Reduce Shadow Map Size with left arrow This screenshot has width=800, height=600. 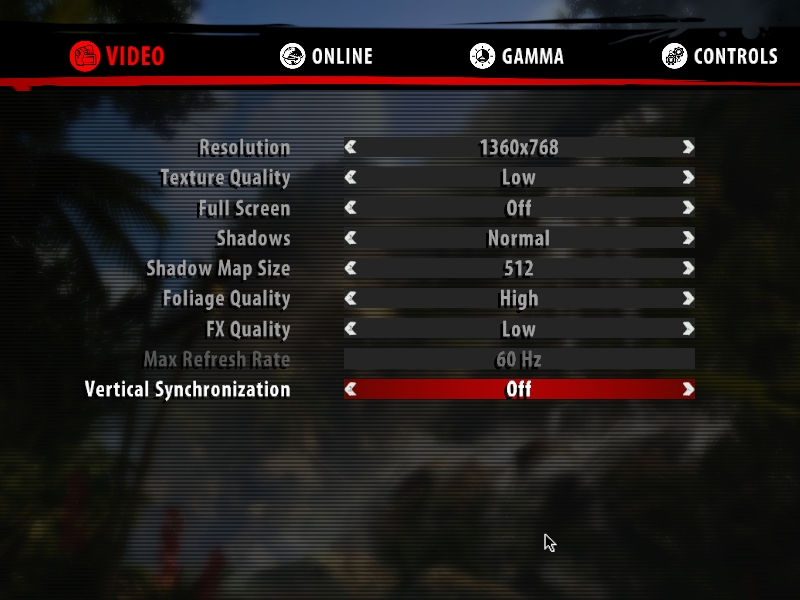click(x=351, y=269)
